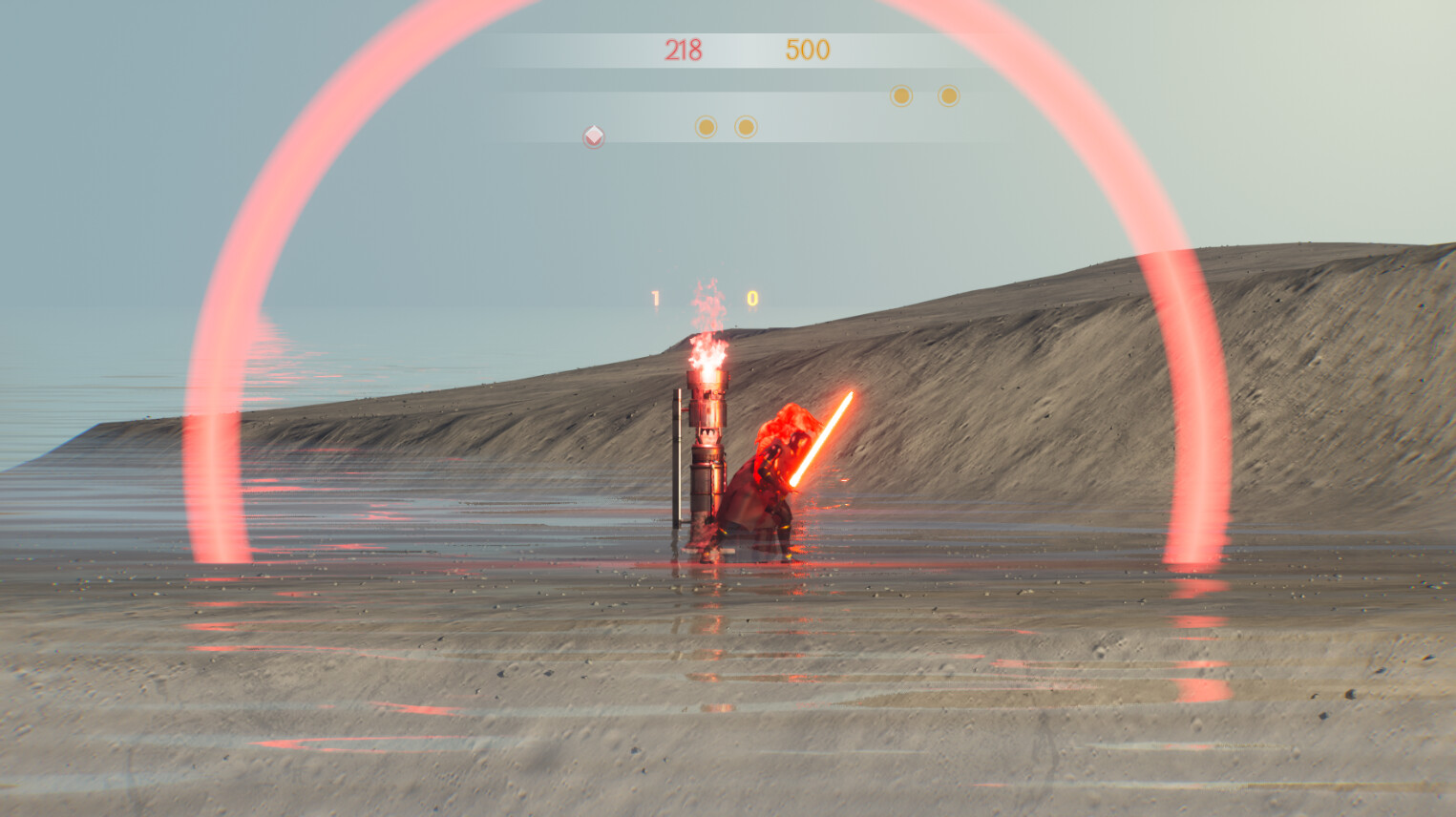
Task: Click the yellow 0 counter above the dune
Action: point(750,296)
